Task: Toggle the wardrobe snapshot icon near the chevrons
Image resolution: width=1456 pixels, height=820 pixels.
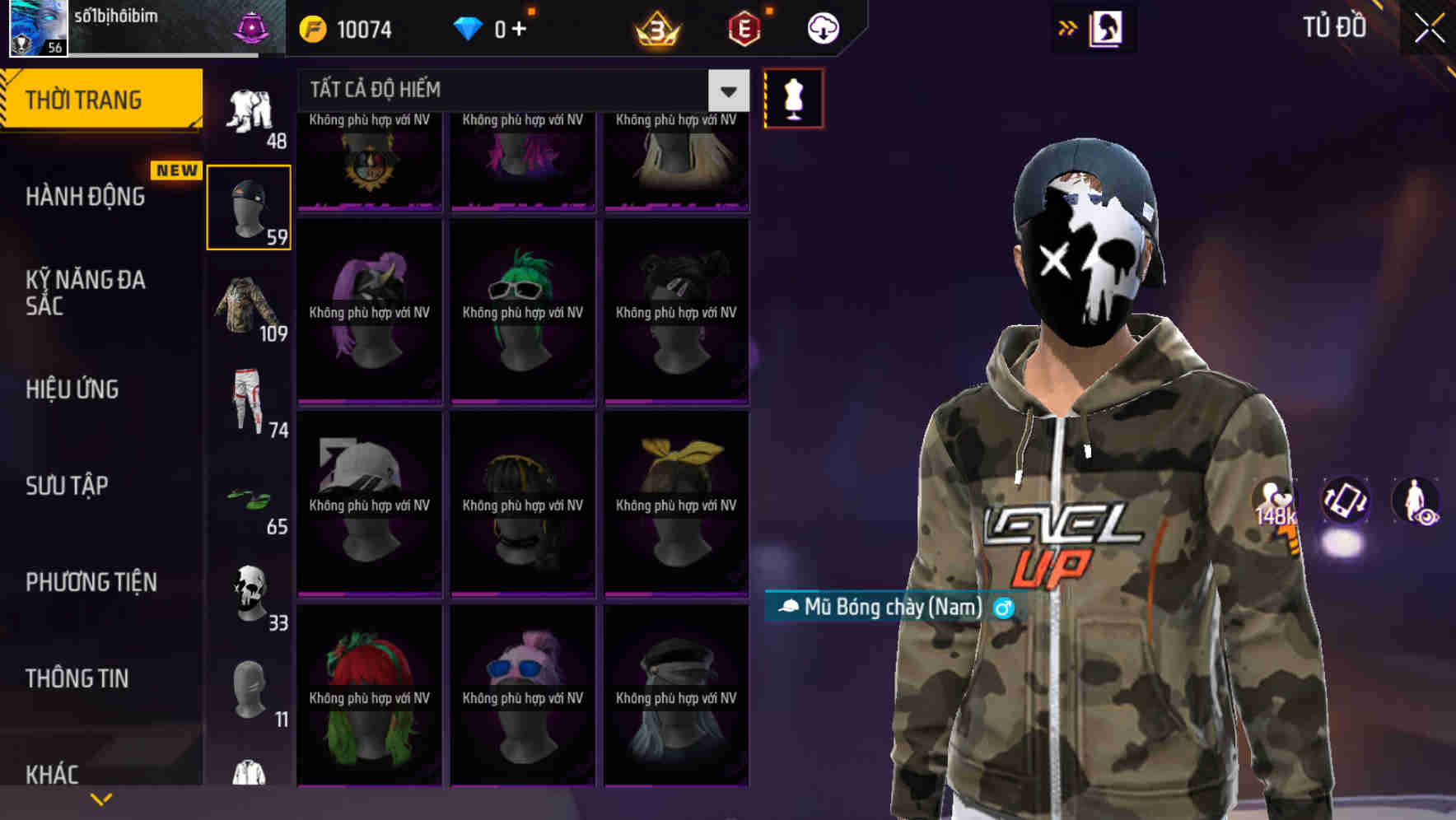Action: coord(1104,27)
